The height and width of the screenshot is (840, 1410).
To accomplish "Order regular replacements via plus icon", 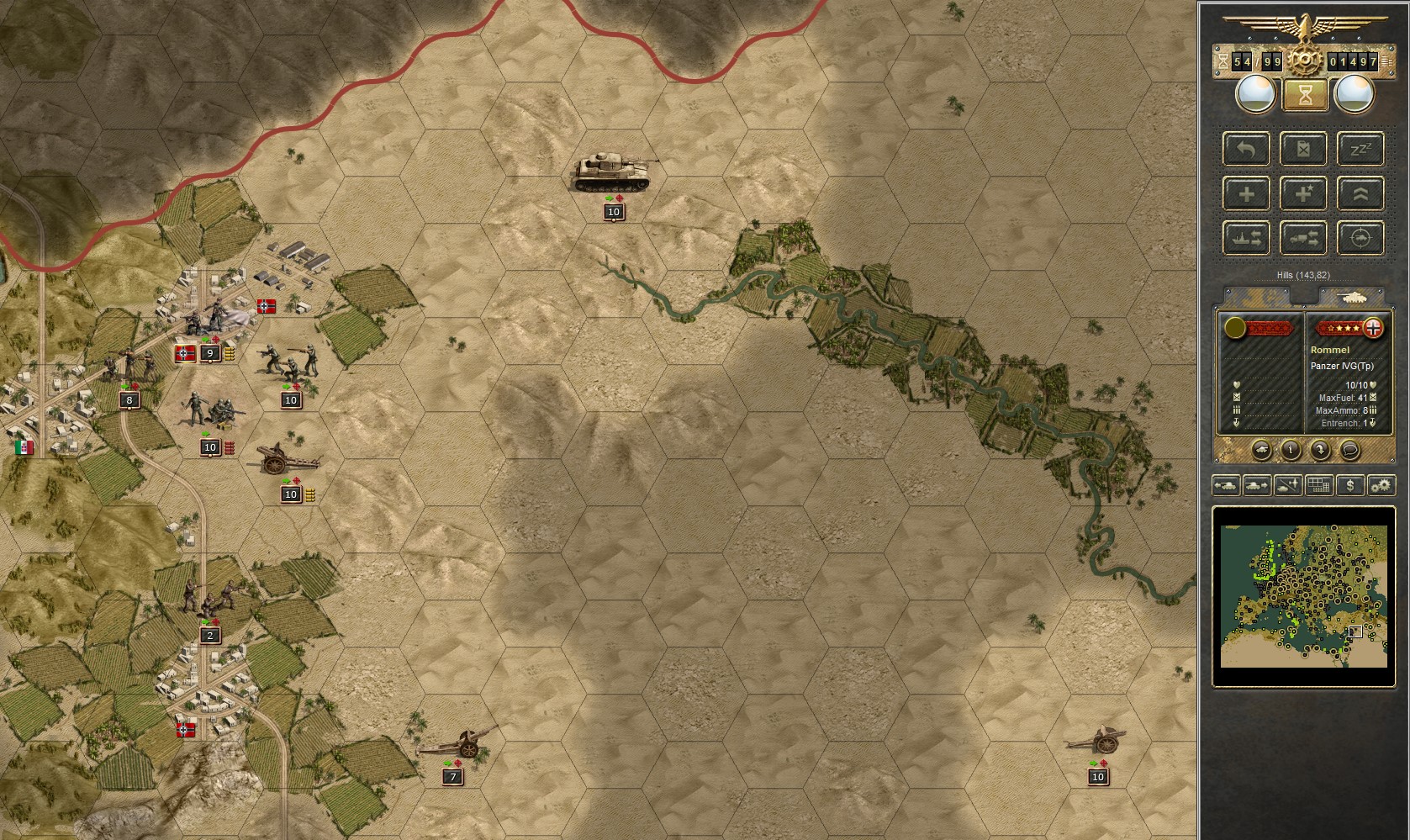I will 1247,193.
